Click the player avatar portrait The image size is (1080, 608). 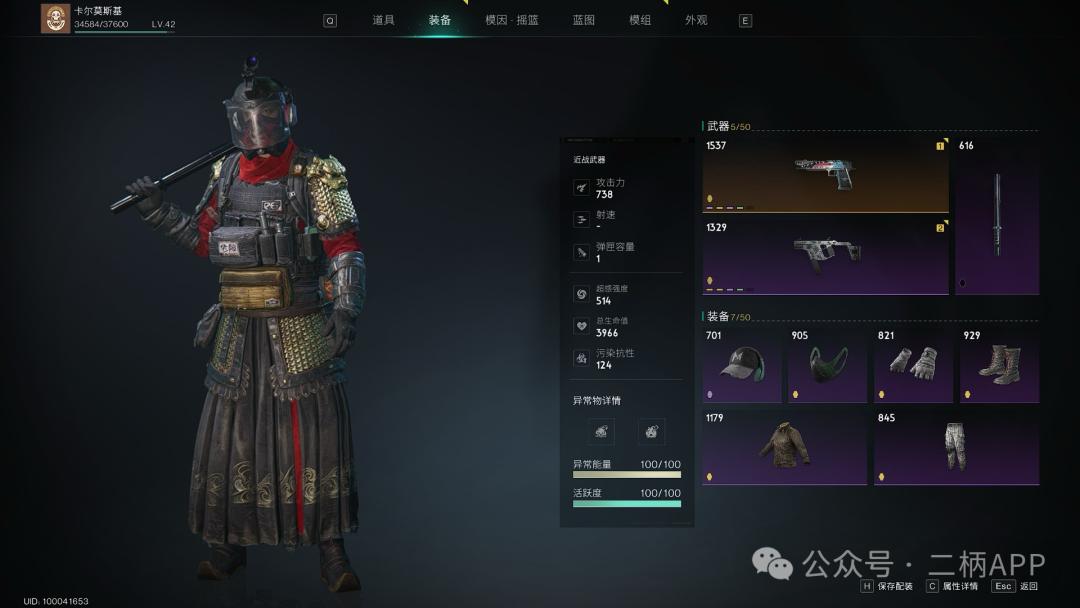(55, 18)
